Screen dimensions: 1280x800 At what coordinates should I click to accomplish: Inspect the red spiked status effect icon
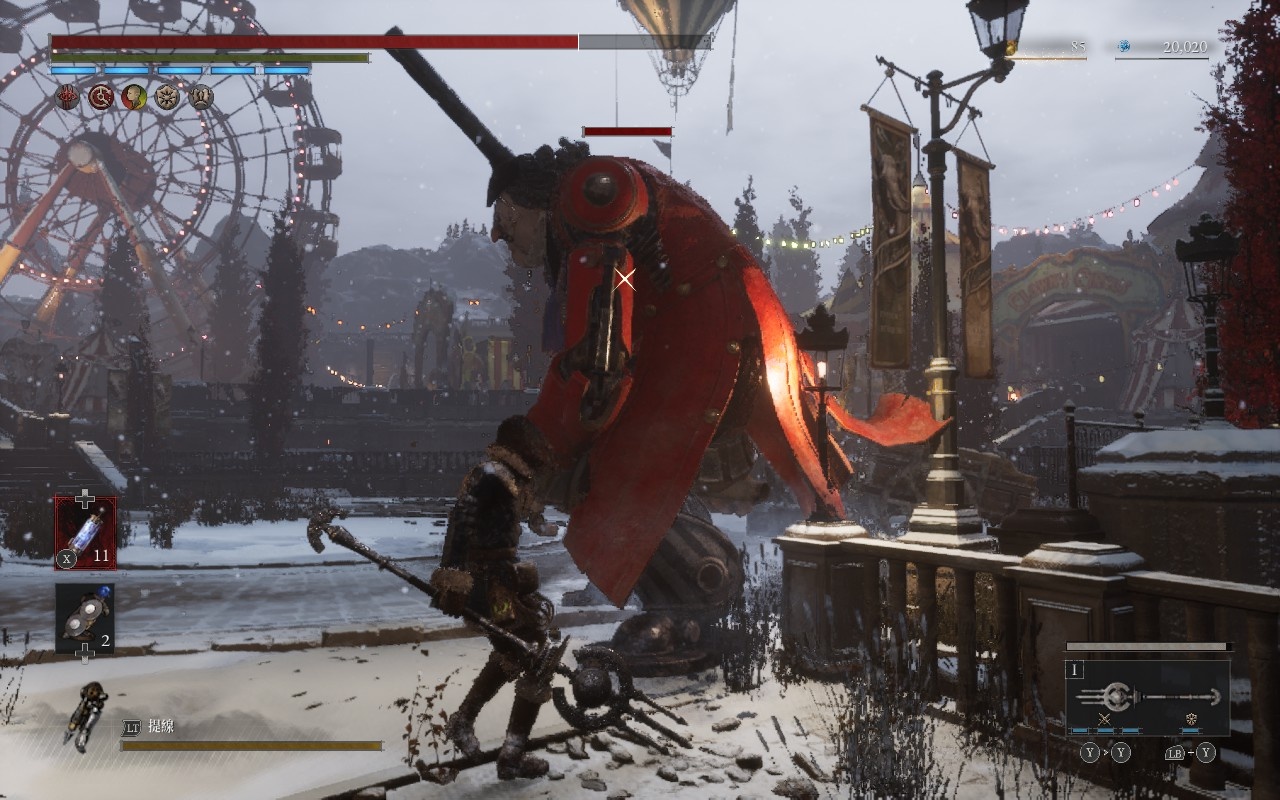(x=67, y=97)
